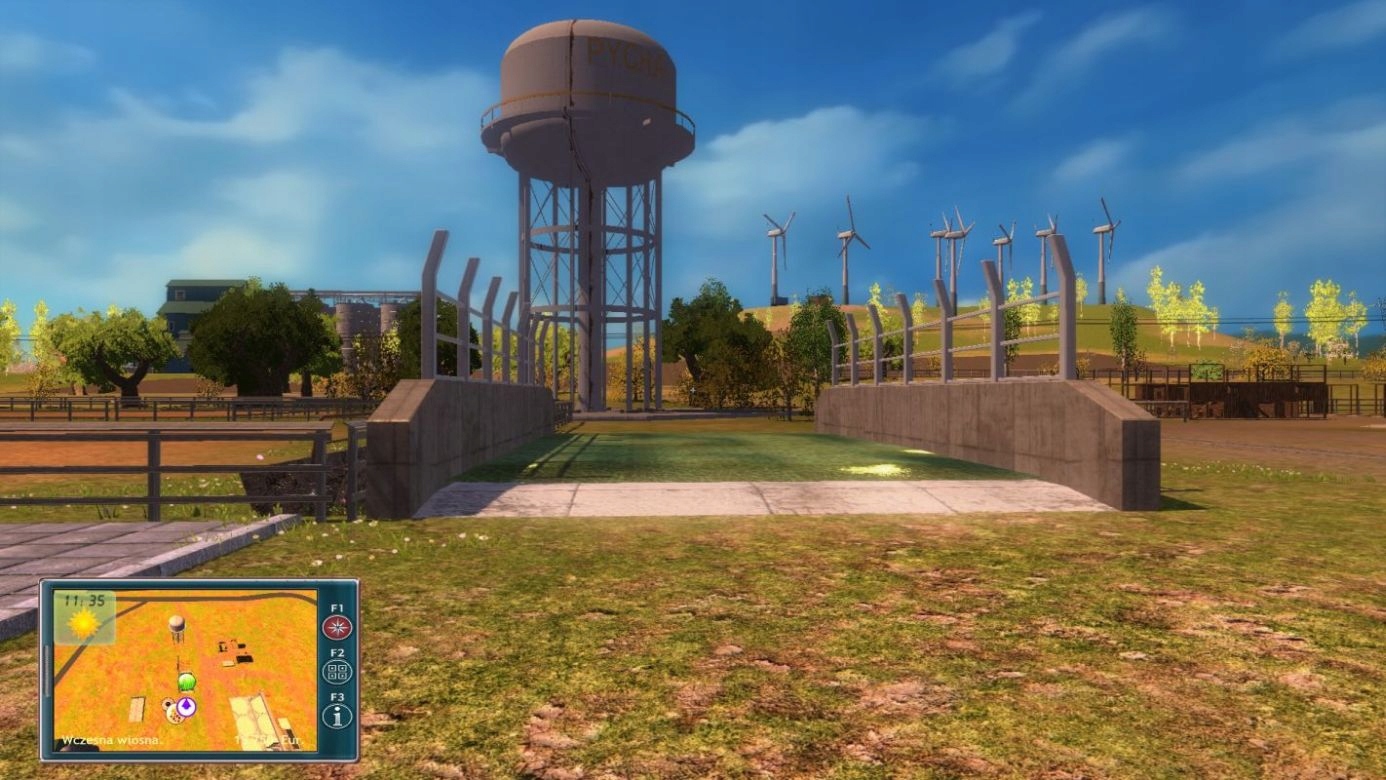Select the green grass marker on minimap
Viewport: 1386px width, 780px height.
click(186, 683)
